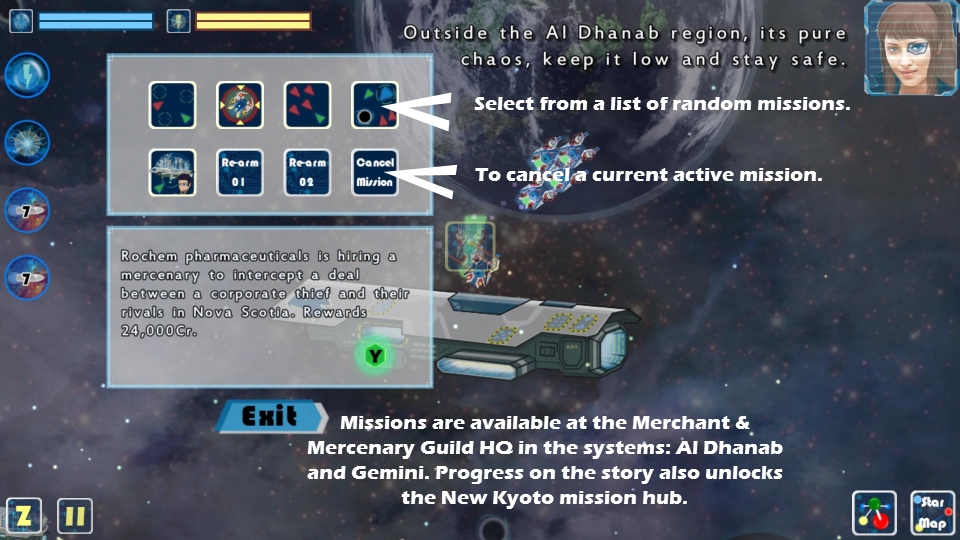
Task: Select the ship-in-red-ring mission tile
Action: (x=240, y=105)
